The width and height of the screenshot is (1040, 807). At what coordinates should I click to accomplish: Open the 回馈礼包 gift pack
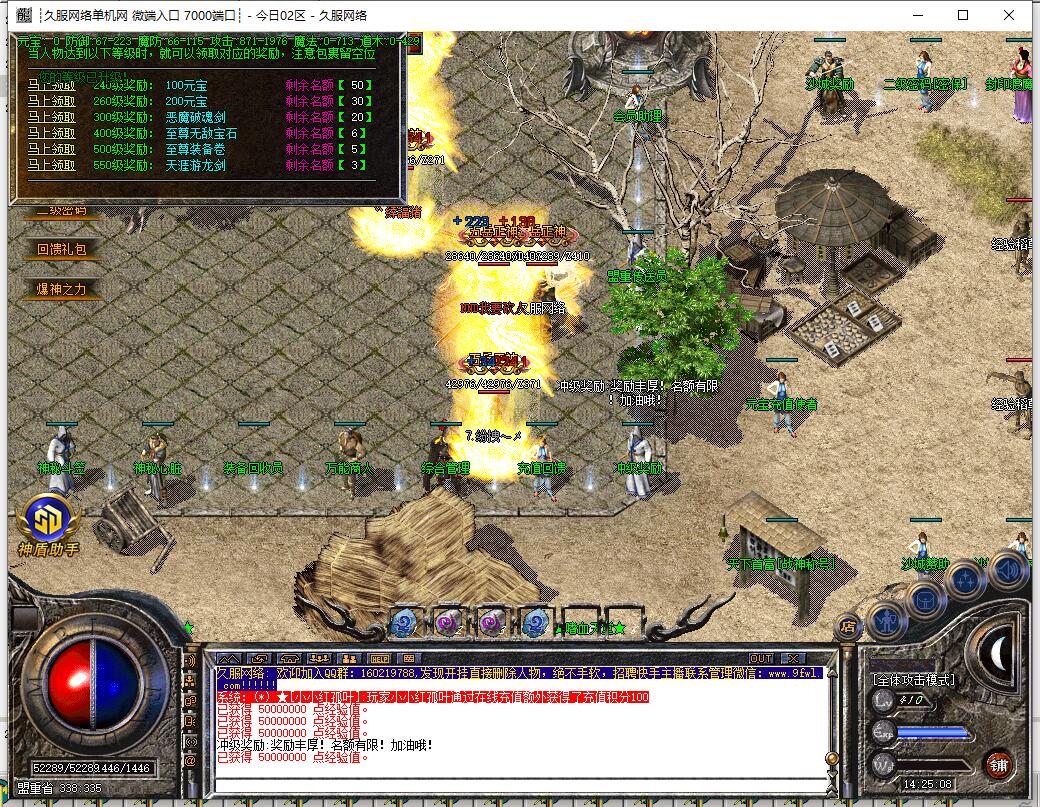pyautogui.click(x=62, y=249)
